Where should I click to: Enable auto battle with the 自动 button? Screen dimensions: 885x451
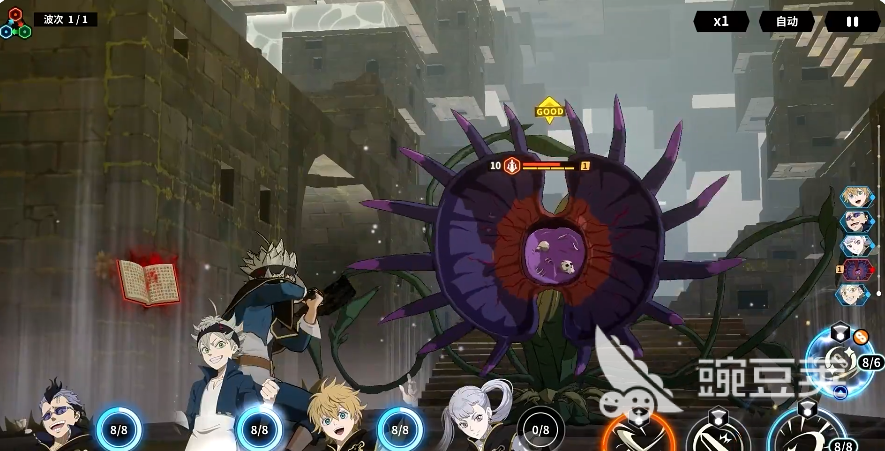click(x=786, y=21)
